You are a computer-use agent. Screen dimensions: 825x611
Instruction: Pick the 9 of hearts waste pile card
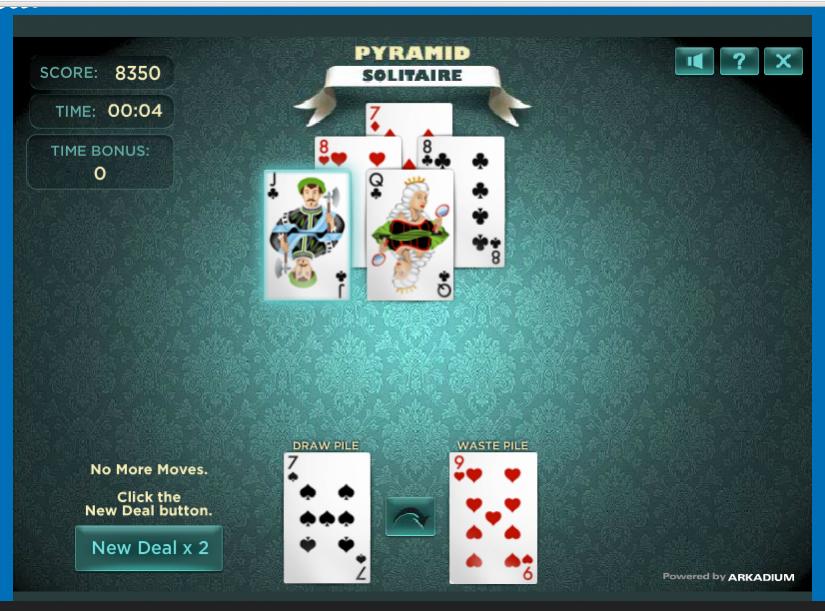pos(493,517)
